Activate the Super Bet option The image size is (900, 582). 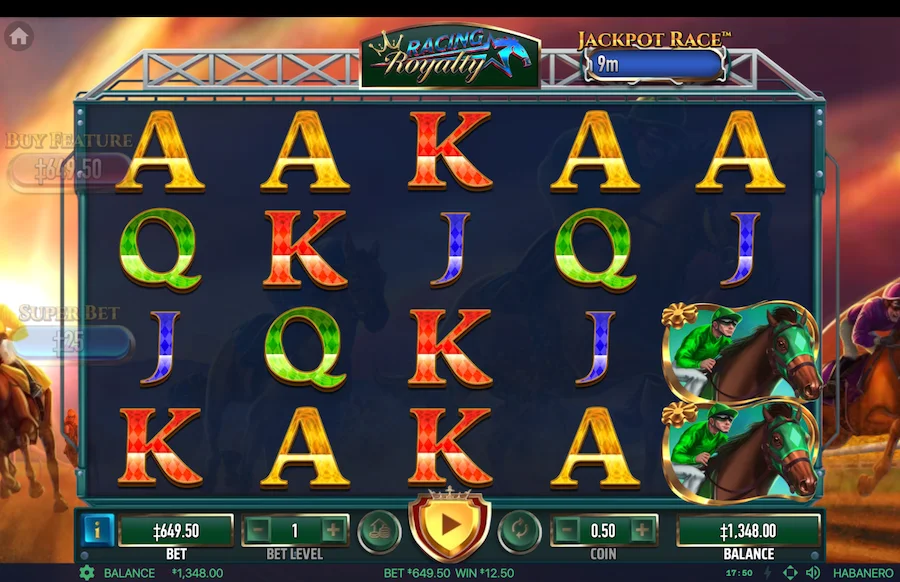(70, 342)
